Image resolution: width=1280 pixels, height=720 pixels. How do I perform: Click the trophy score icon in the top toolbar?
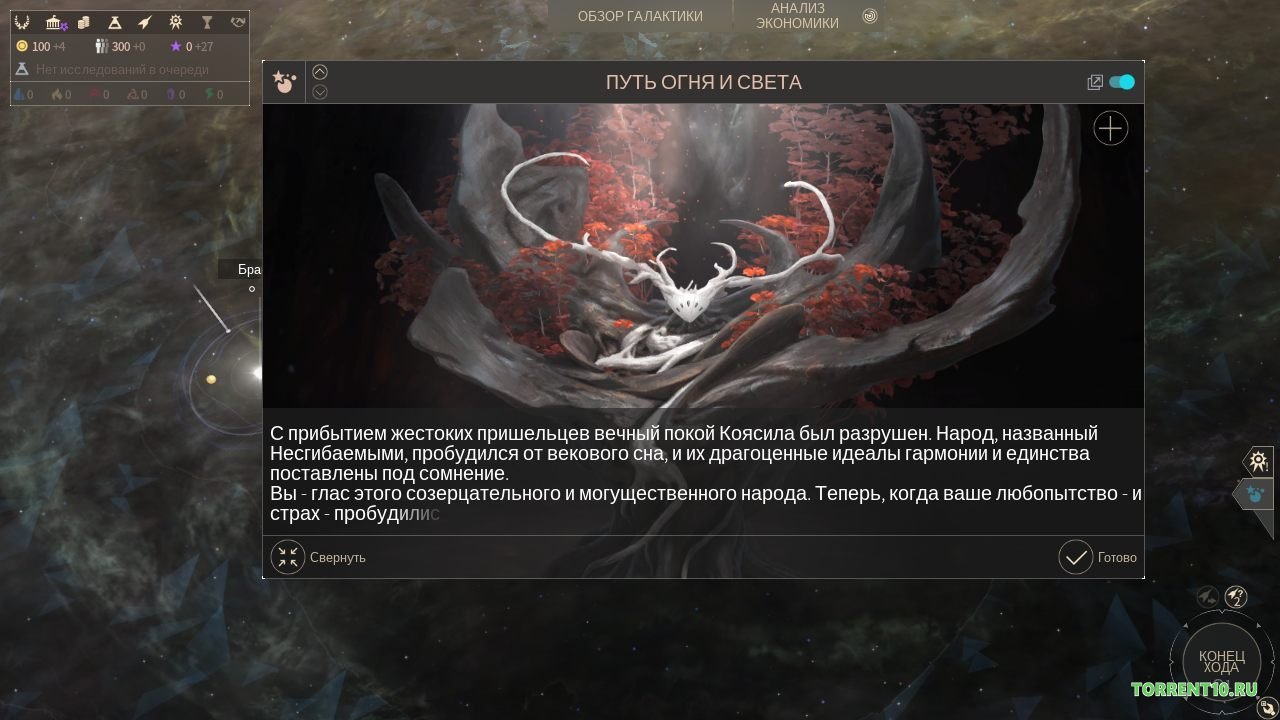[206, 22]
